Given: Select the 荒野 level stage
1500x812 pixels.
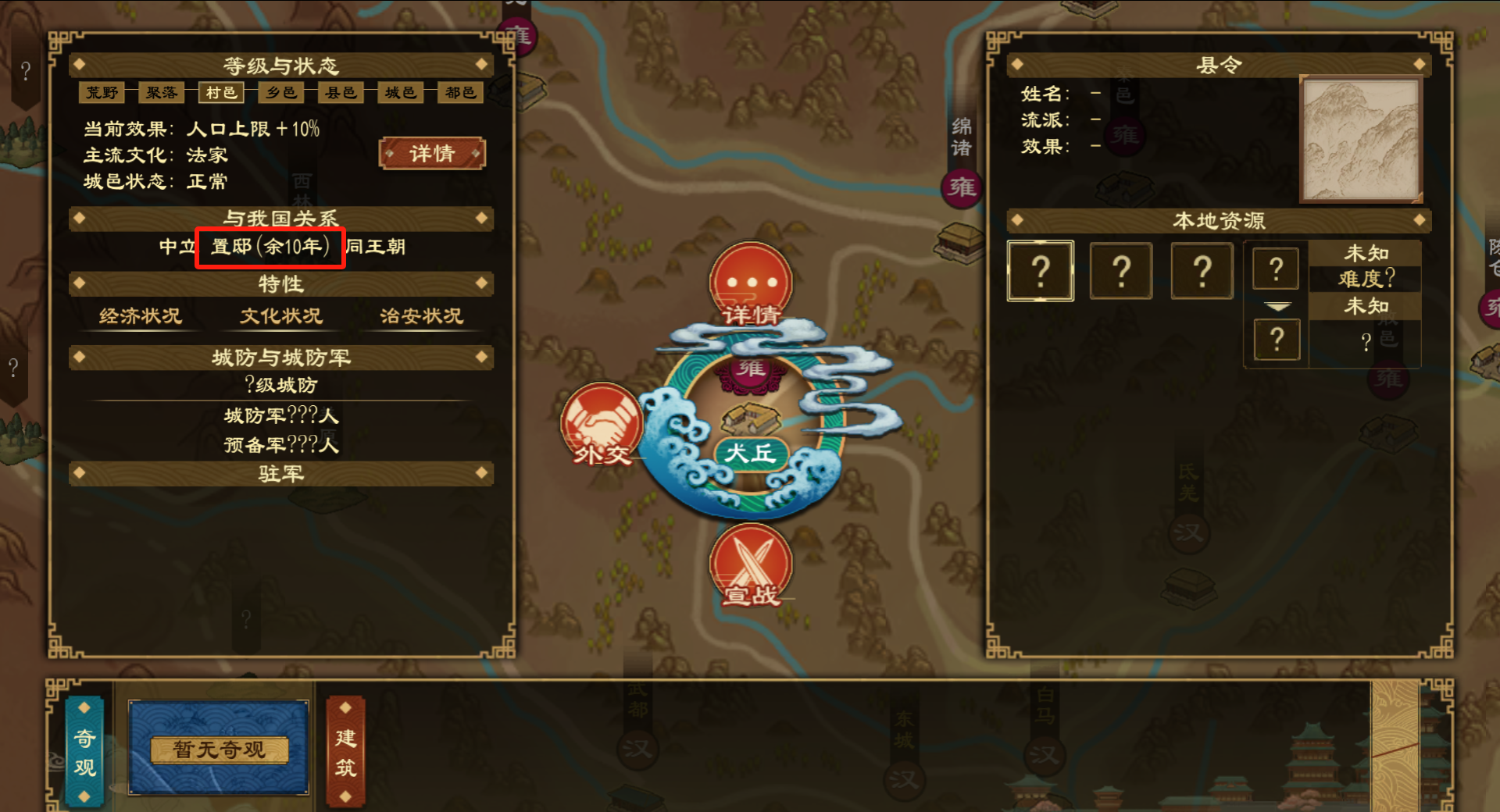Looking at the screenshot, I should coord(102,93).
